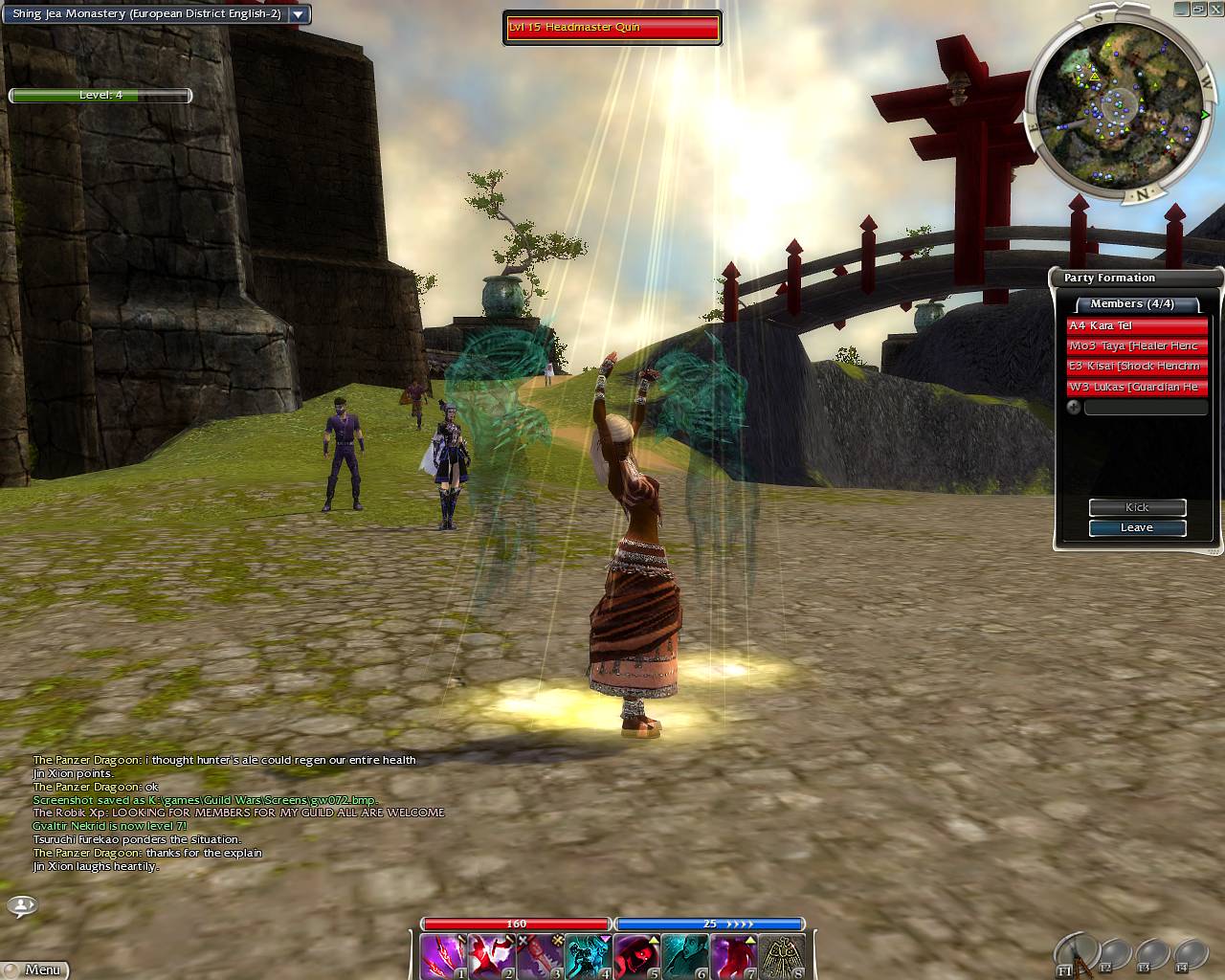The image size is (1225, 980).
Task: Activate skill 4 teal spirit figure
Action: pos(589,956)
